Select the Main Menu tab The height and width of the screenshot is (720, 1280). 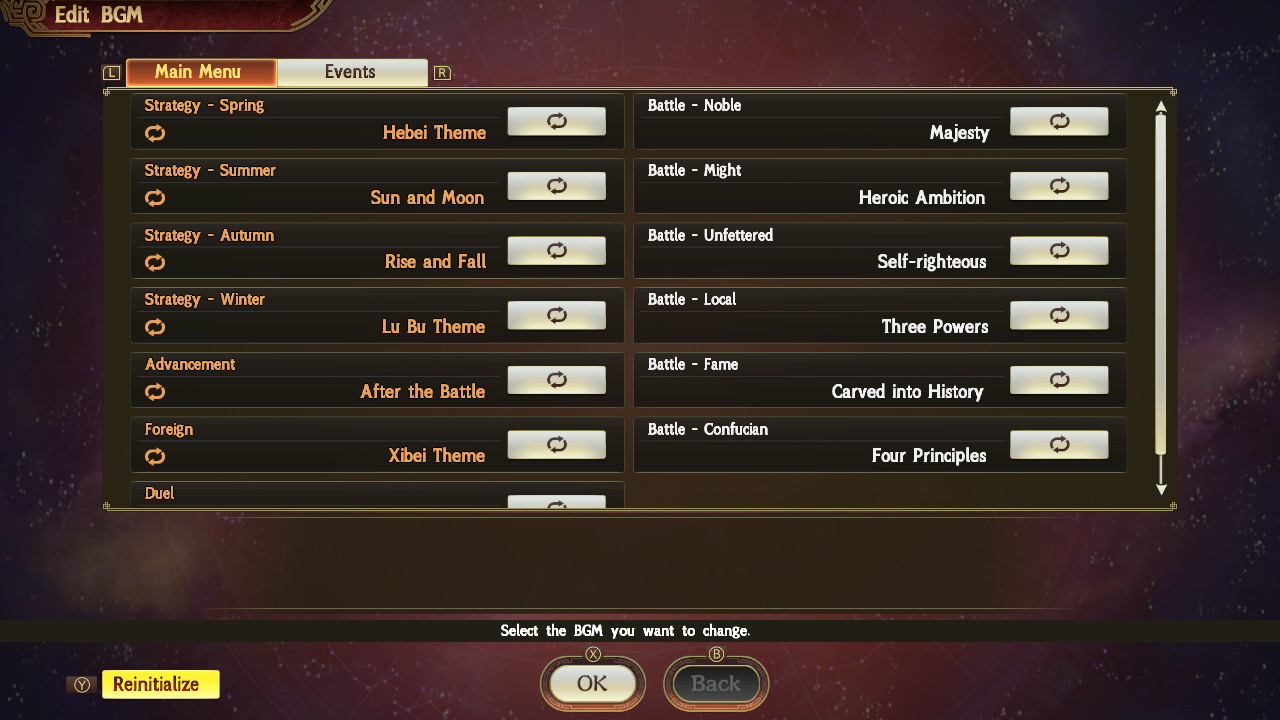coord(200,71)
